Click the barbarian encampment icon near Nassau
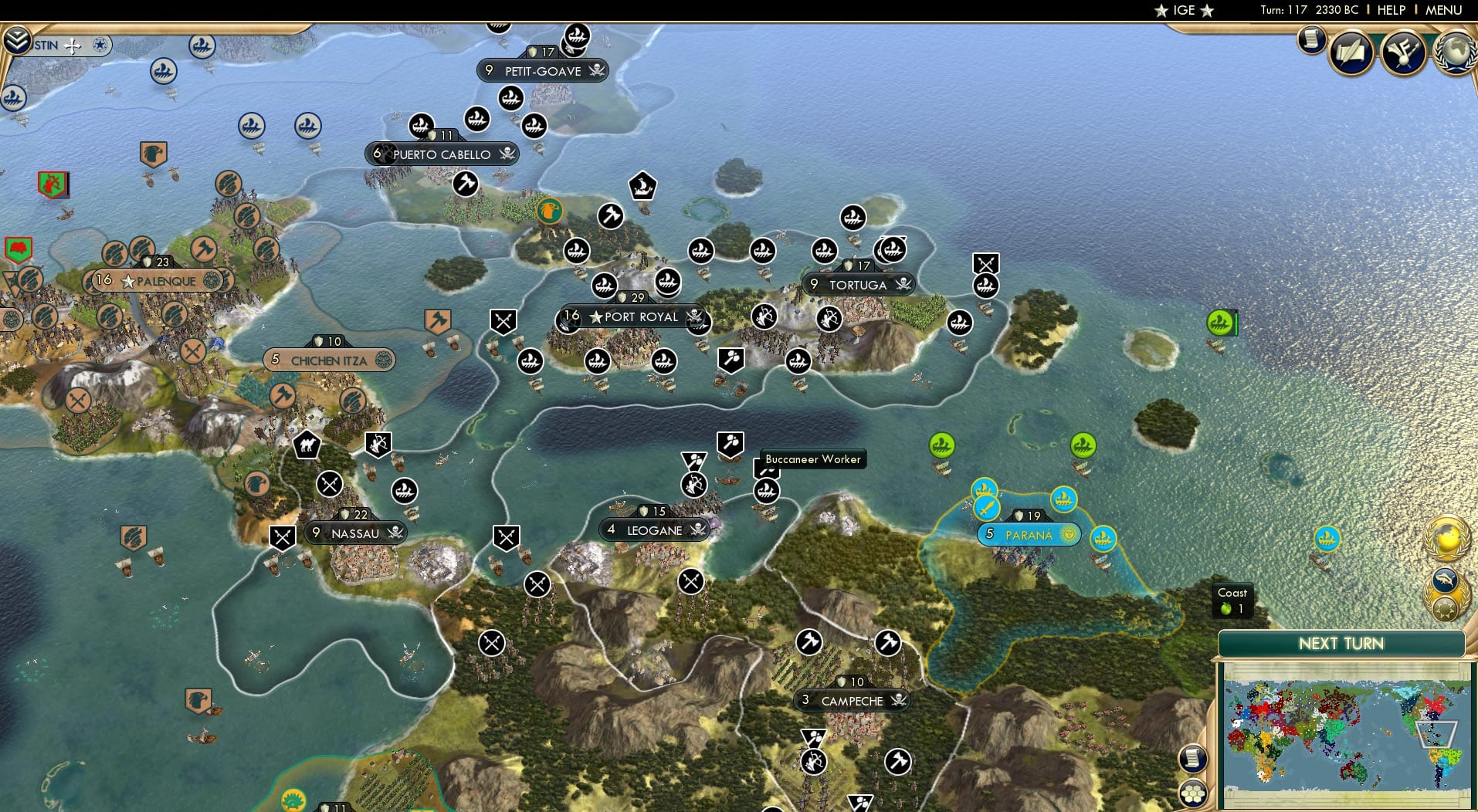1478x812 pixels. point(330,484)
